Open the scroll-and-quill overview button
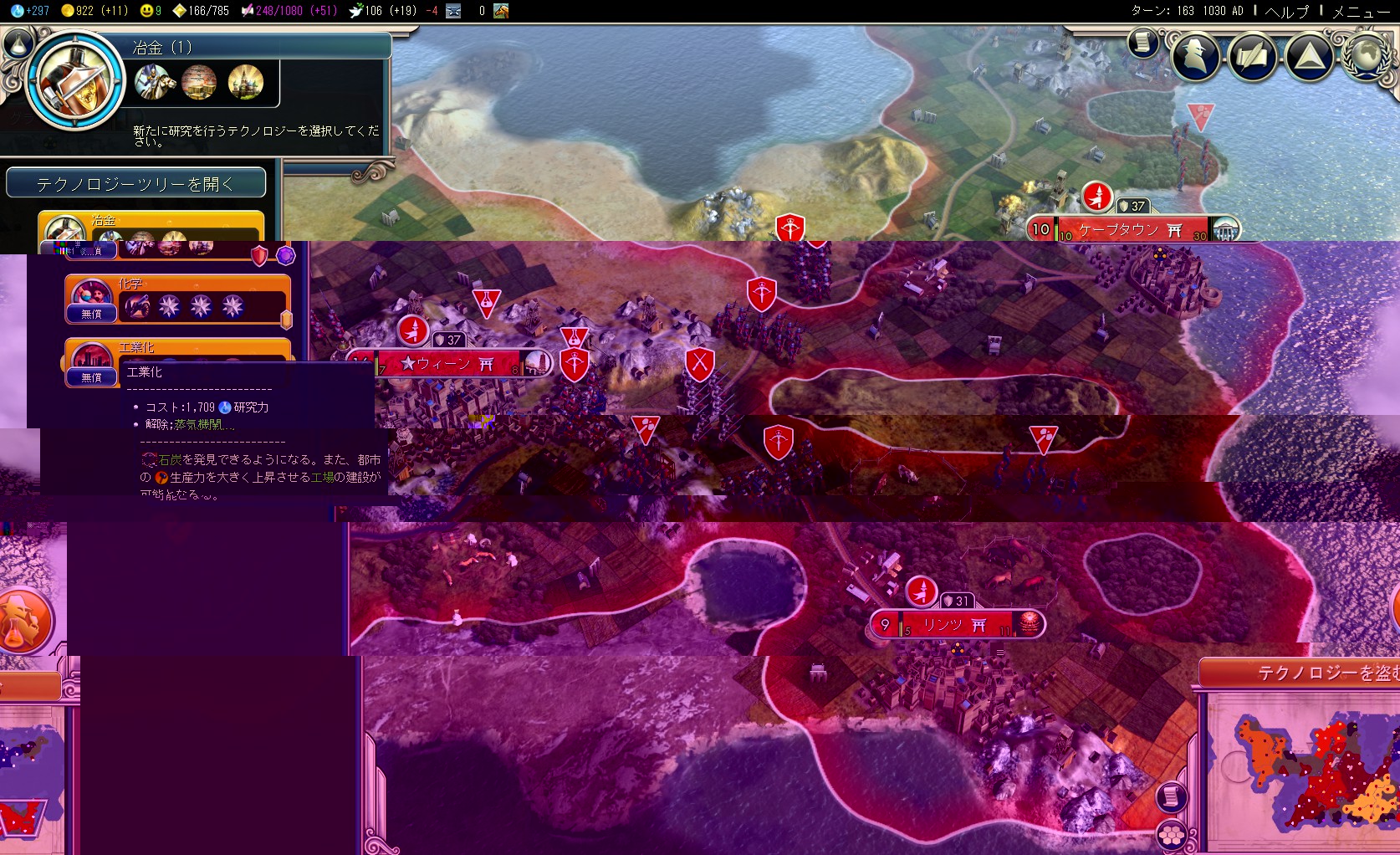The image size is (1400, 855). pyautogui.click(x=1252, y=55)
